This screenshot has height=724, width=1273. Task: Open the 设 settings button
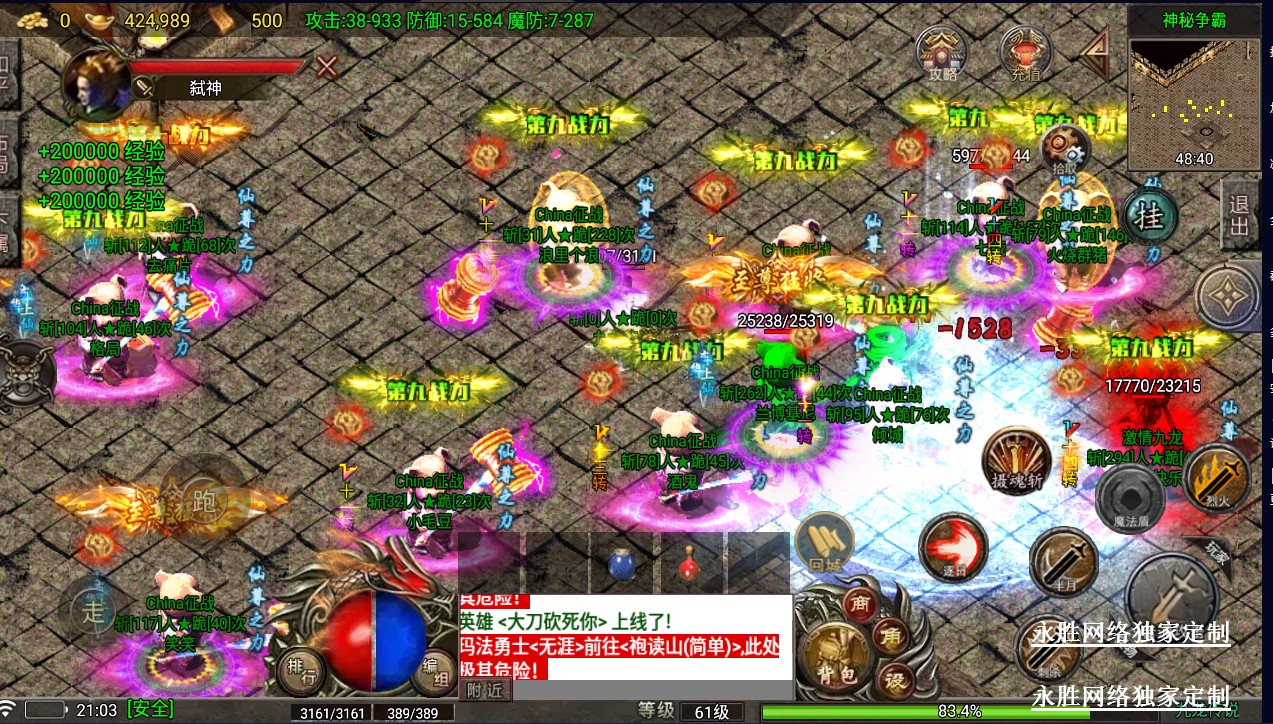click(x=896, y=681)
